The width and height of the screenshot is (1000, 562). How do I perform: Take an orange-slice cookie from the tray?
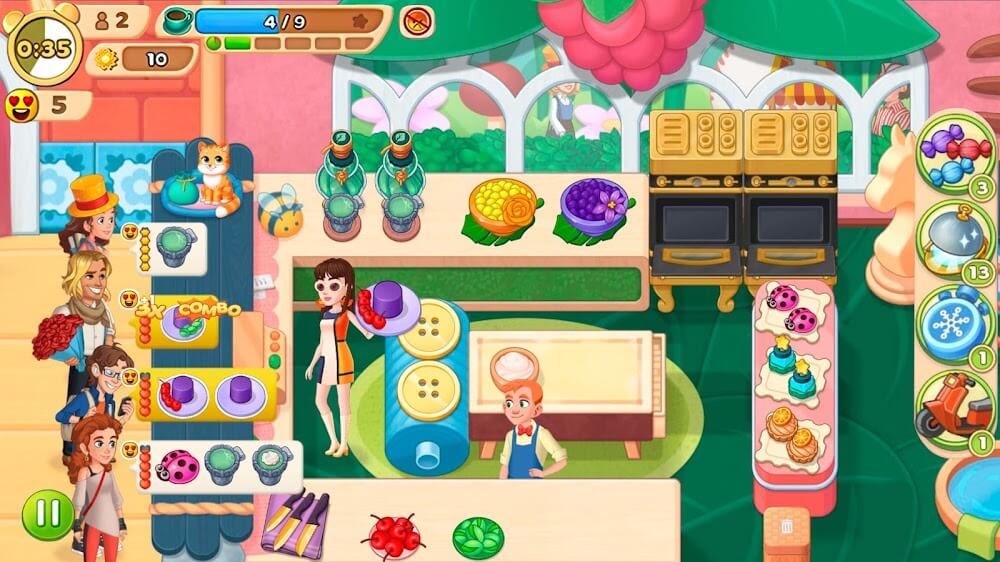click(x=789, y=435)
